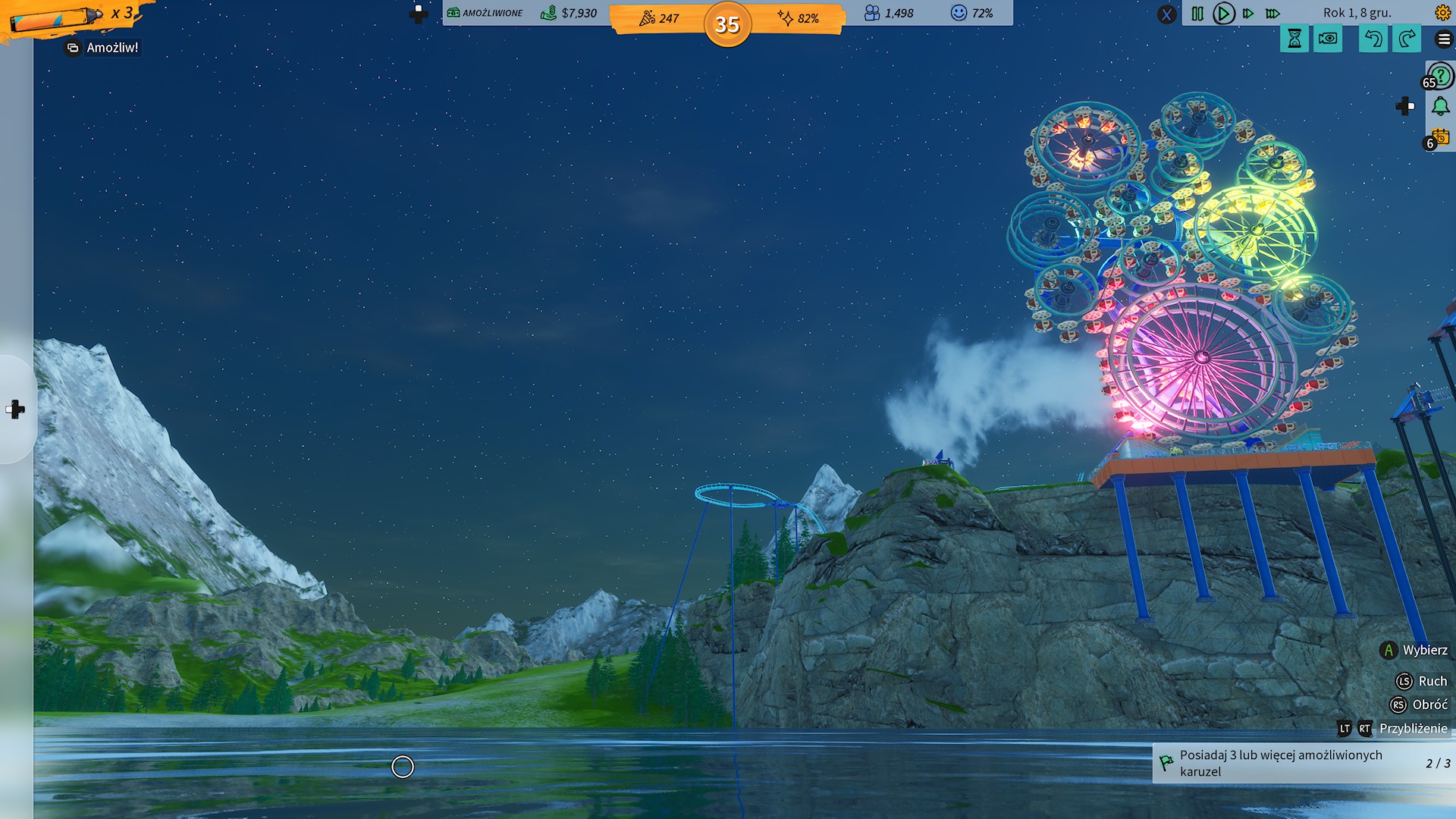Expand the left side panel tab
Screen dimensions: 1456x819
click(x=16, y=409)
